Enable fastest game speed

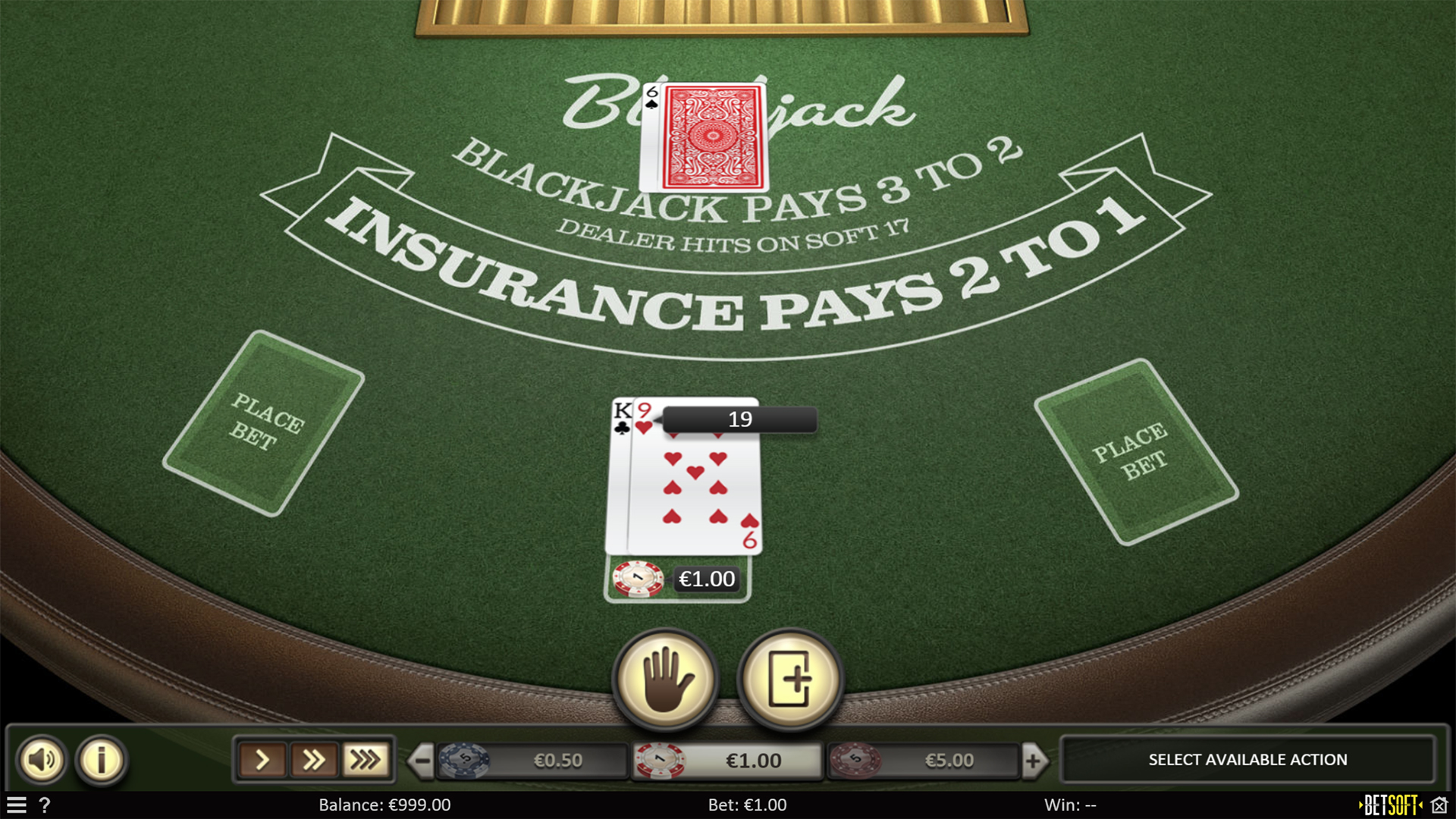pos(365,760)
